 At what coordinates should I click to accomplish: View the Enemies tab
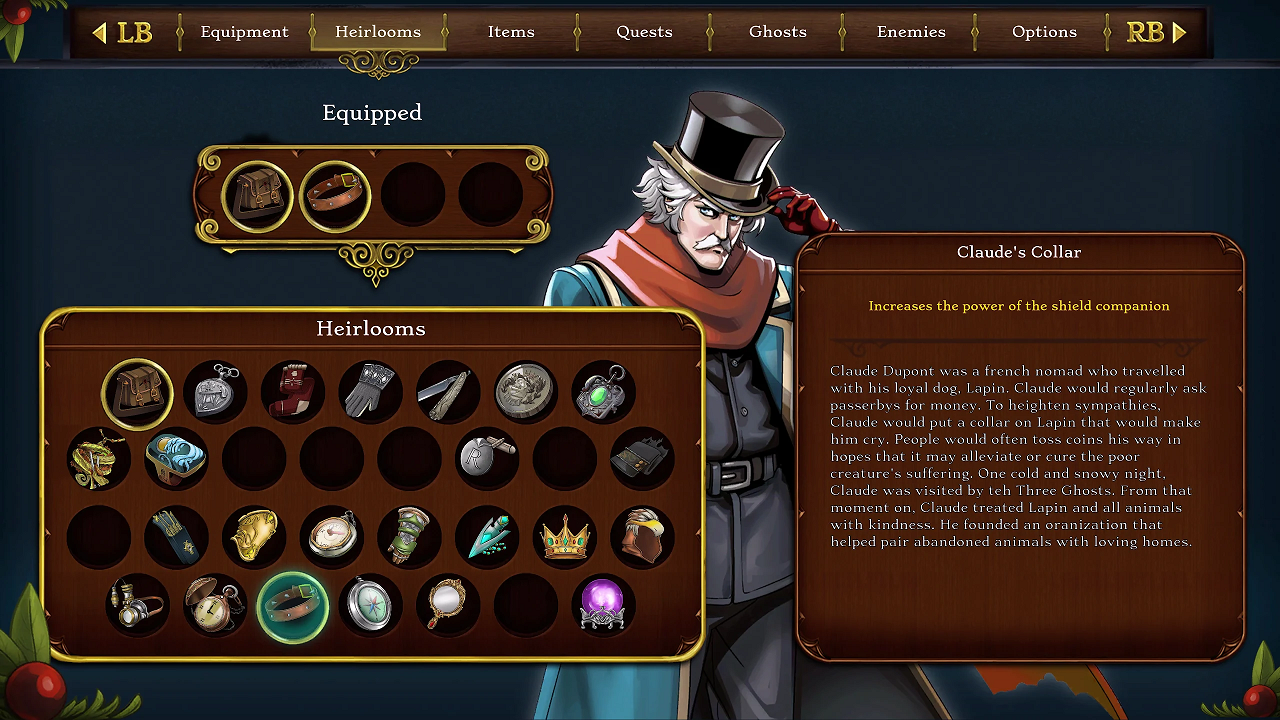point(911,32)
